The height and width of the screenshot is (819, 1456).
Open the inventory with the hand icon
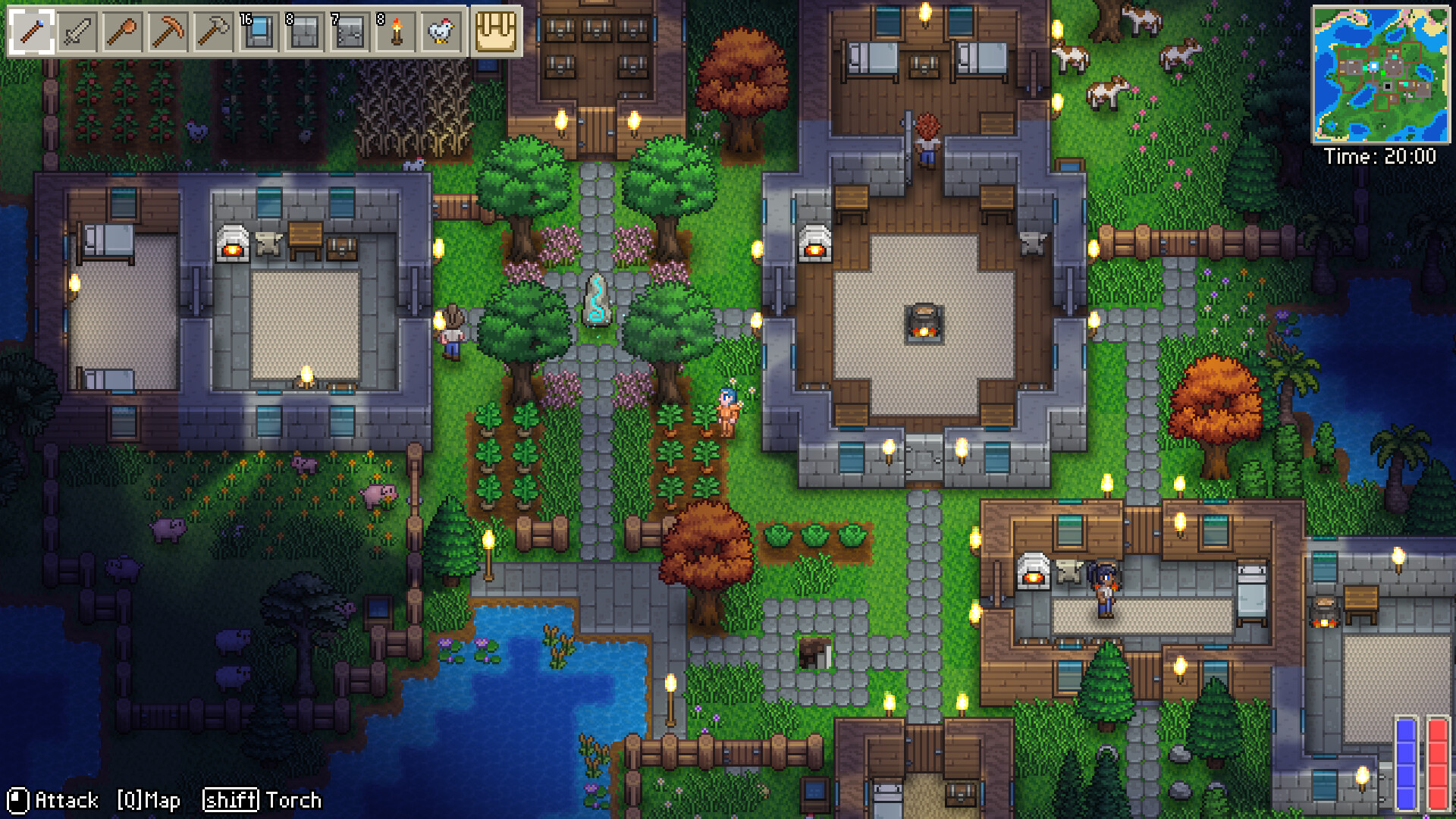click(x=496, y=32)
